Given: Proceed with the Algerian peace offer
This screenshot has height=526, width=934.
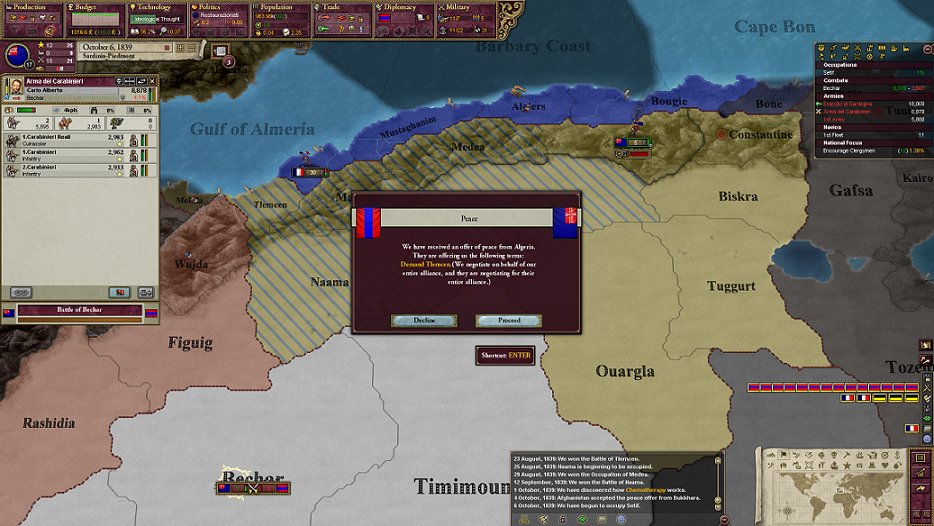Looking at the screenshot, I should click(x=508, y=321).
